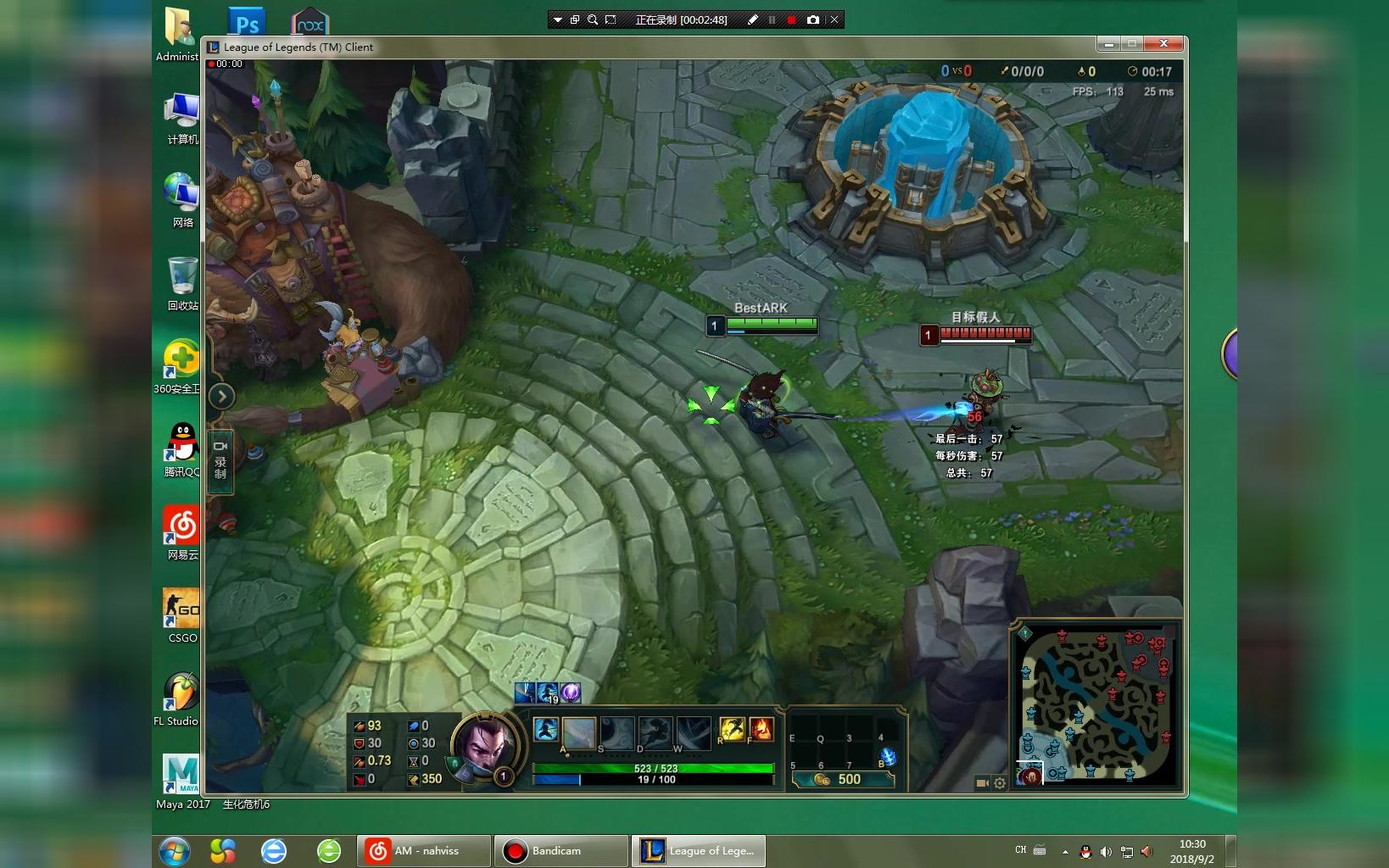1389x868 pixels.
Task: Switch to the AM - nahviss taskbar window
Action: [x=424, y=851]
